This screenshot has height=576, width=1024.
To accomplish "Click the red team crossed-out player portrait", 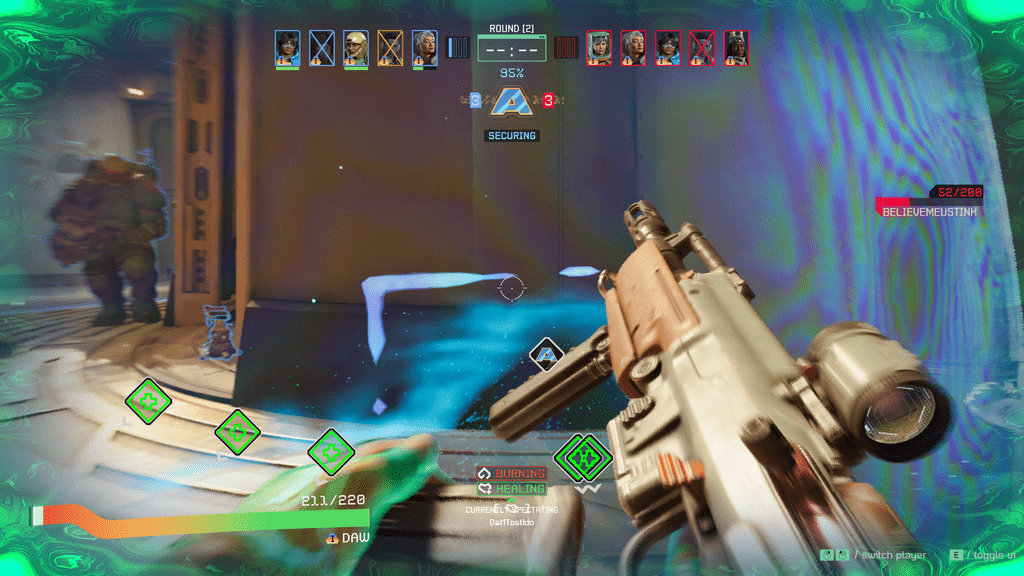I will point(702,48).
